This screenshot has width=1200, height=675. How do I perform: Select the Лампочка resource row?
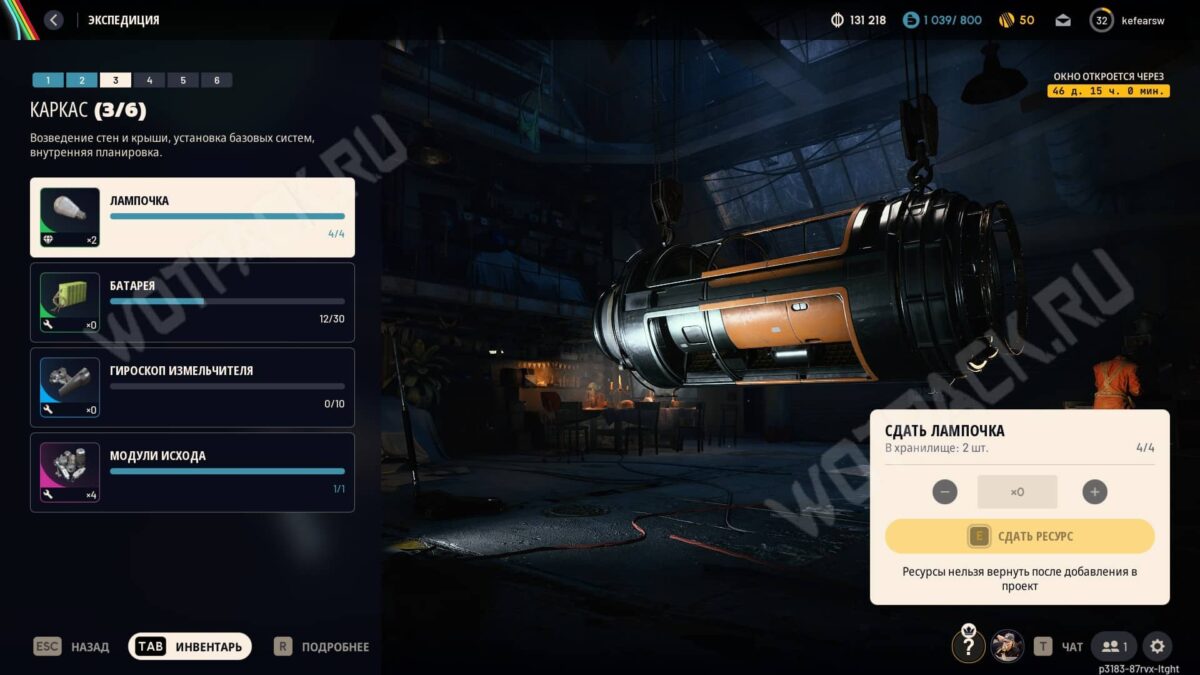click(x=192, y=217)
